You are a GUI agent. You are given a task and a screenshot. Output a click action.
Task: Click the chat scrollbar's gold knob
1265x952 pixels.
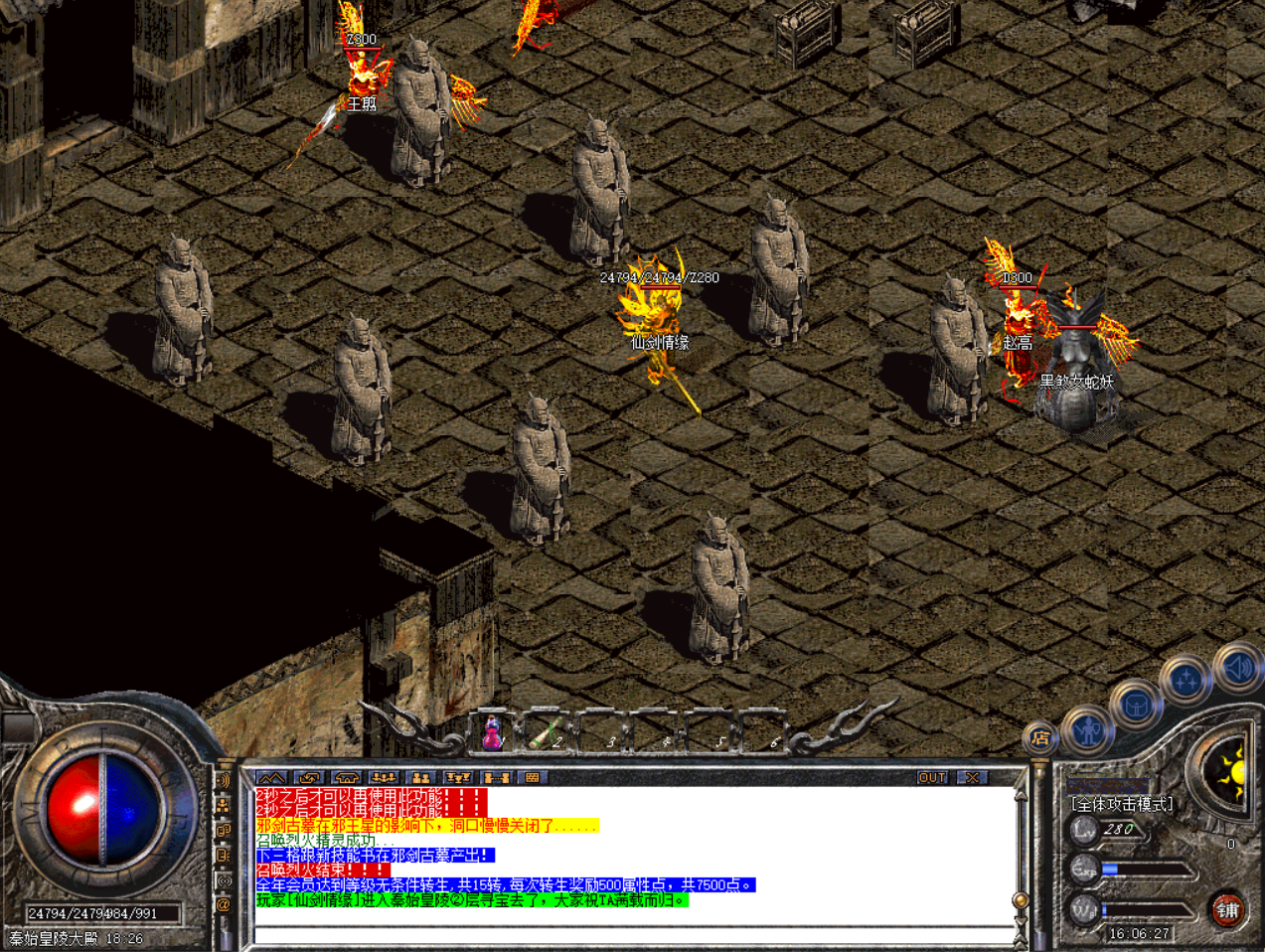(1020, 899)
